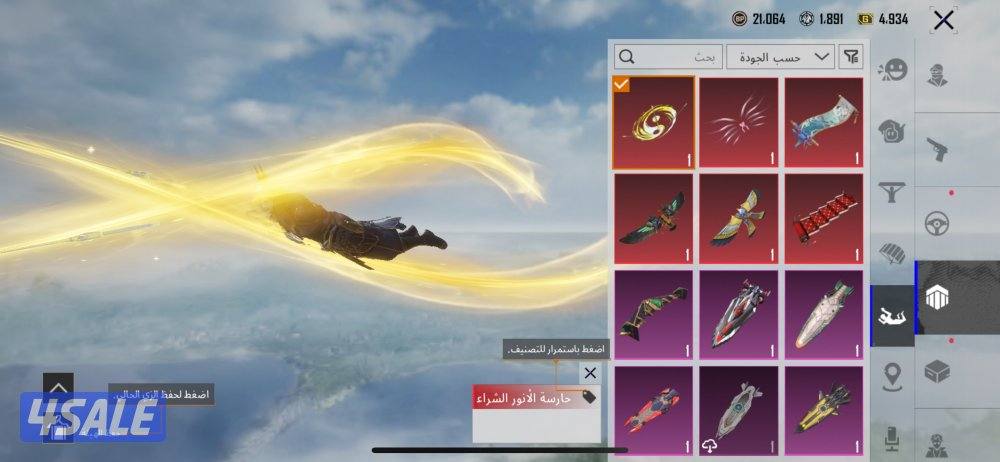Open the parachute category tab
The width and height of the screenshot is (1000, 462).
coord(891,254)
